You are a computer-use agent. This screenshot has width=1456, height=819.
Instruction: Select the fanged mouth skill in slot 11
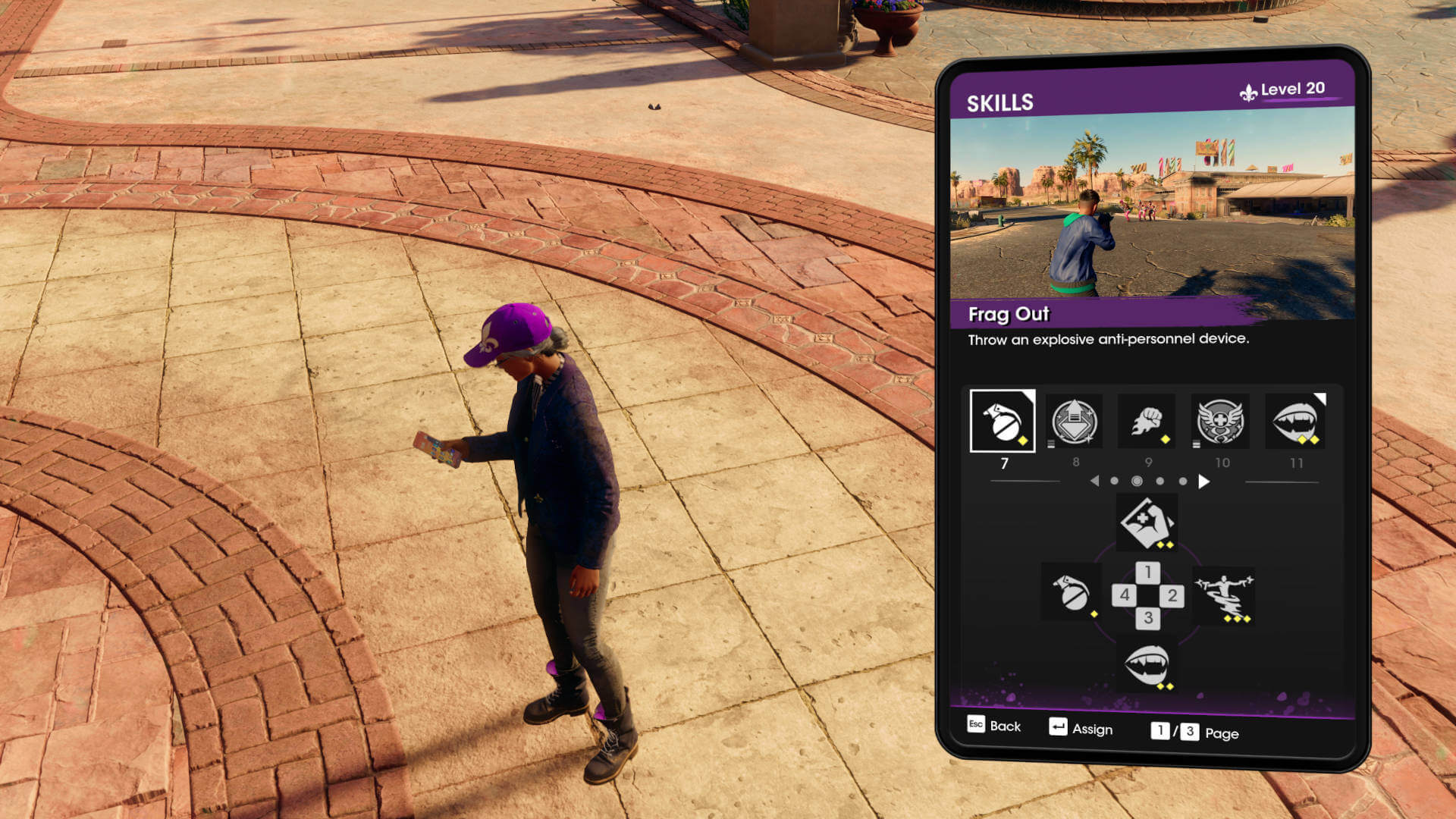pyautogui.click(x=1295, y=422)
